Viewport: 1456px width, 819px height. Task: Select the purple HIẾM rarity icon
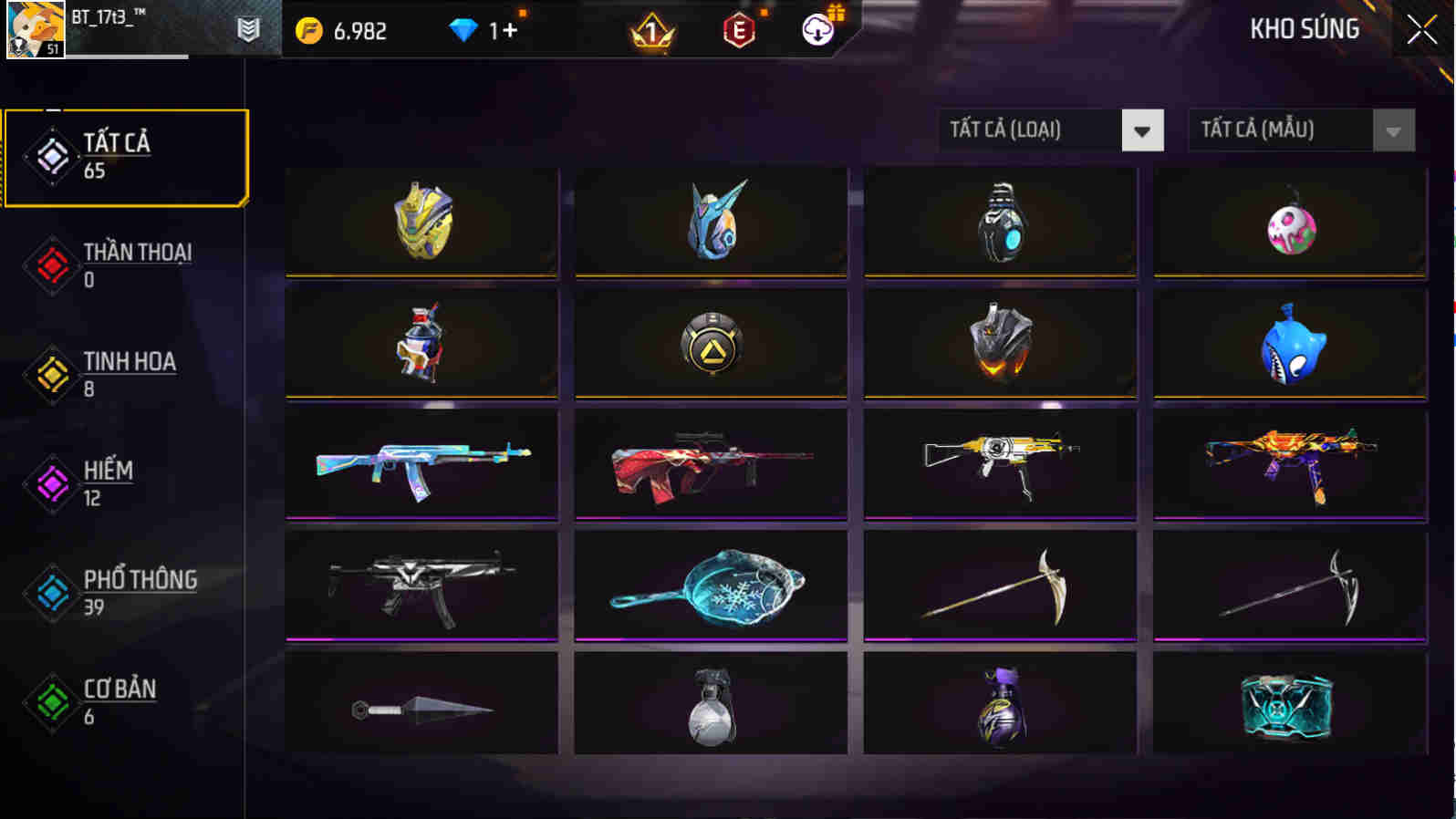pos(52,483)
